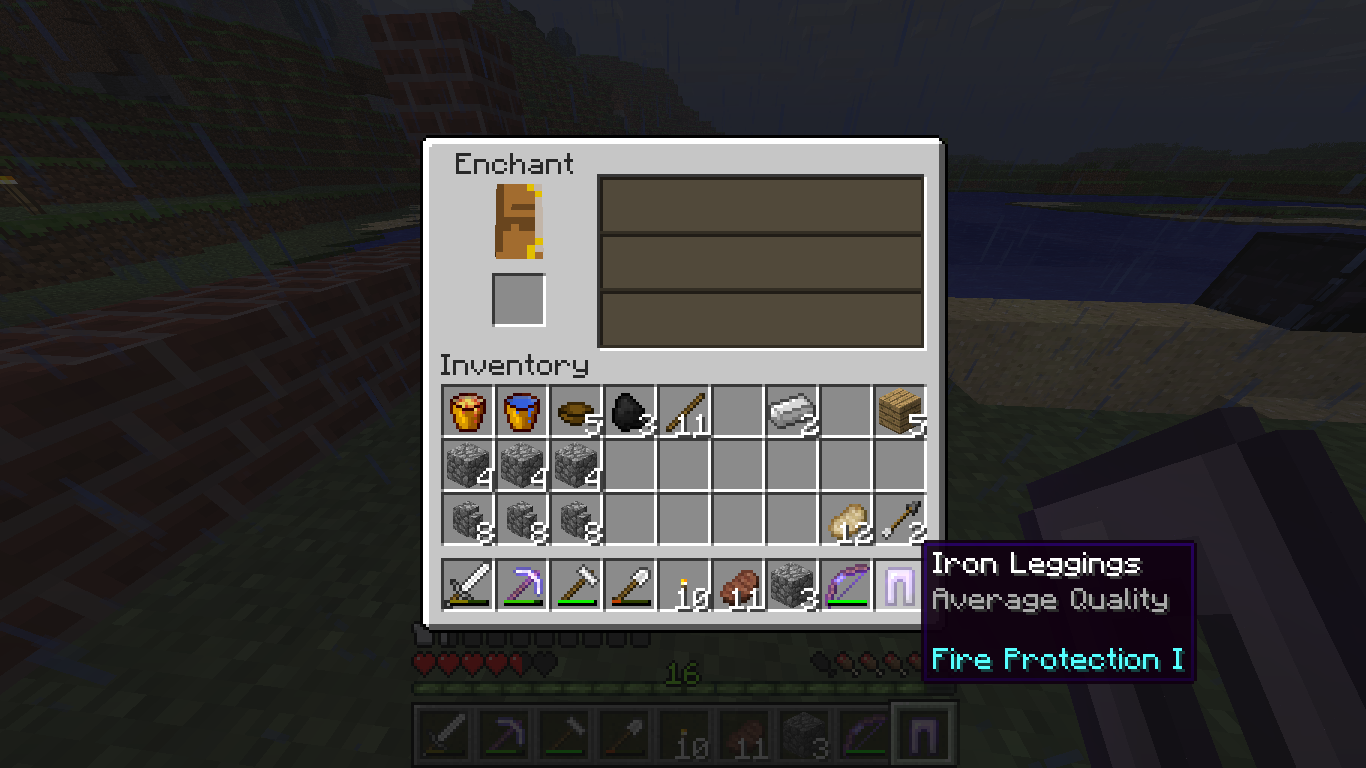Choose the bottom enchantment option
This screenshot has width=1366, height=768.
pos(760,318)
